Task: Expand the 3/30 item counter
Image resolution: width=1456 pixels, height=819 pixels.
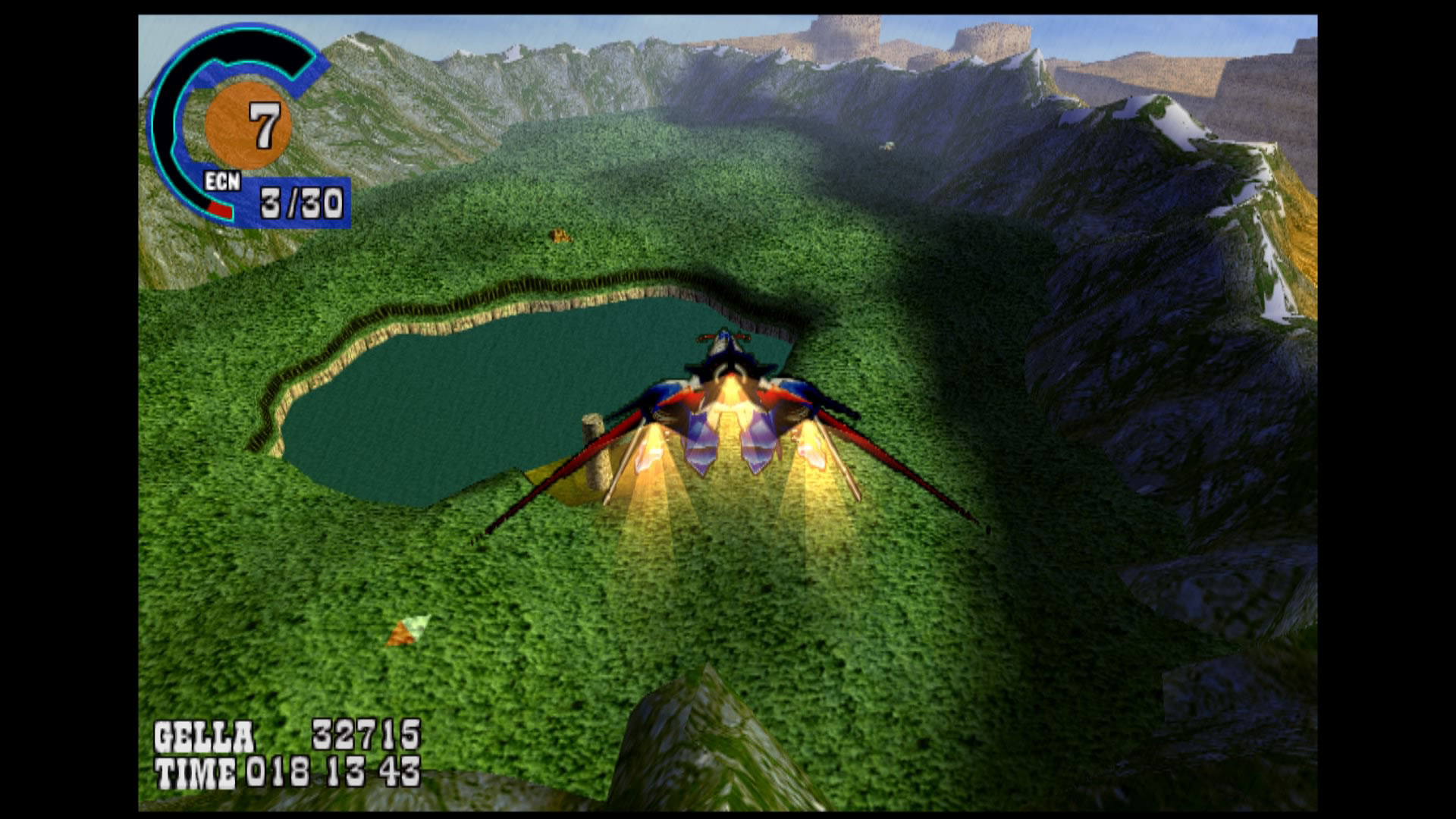Action: 300,201
